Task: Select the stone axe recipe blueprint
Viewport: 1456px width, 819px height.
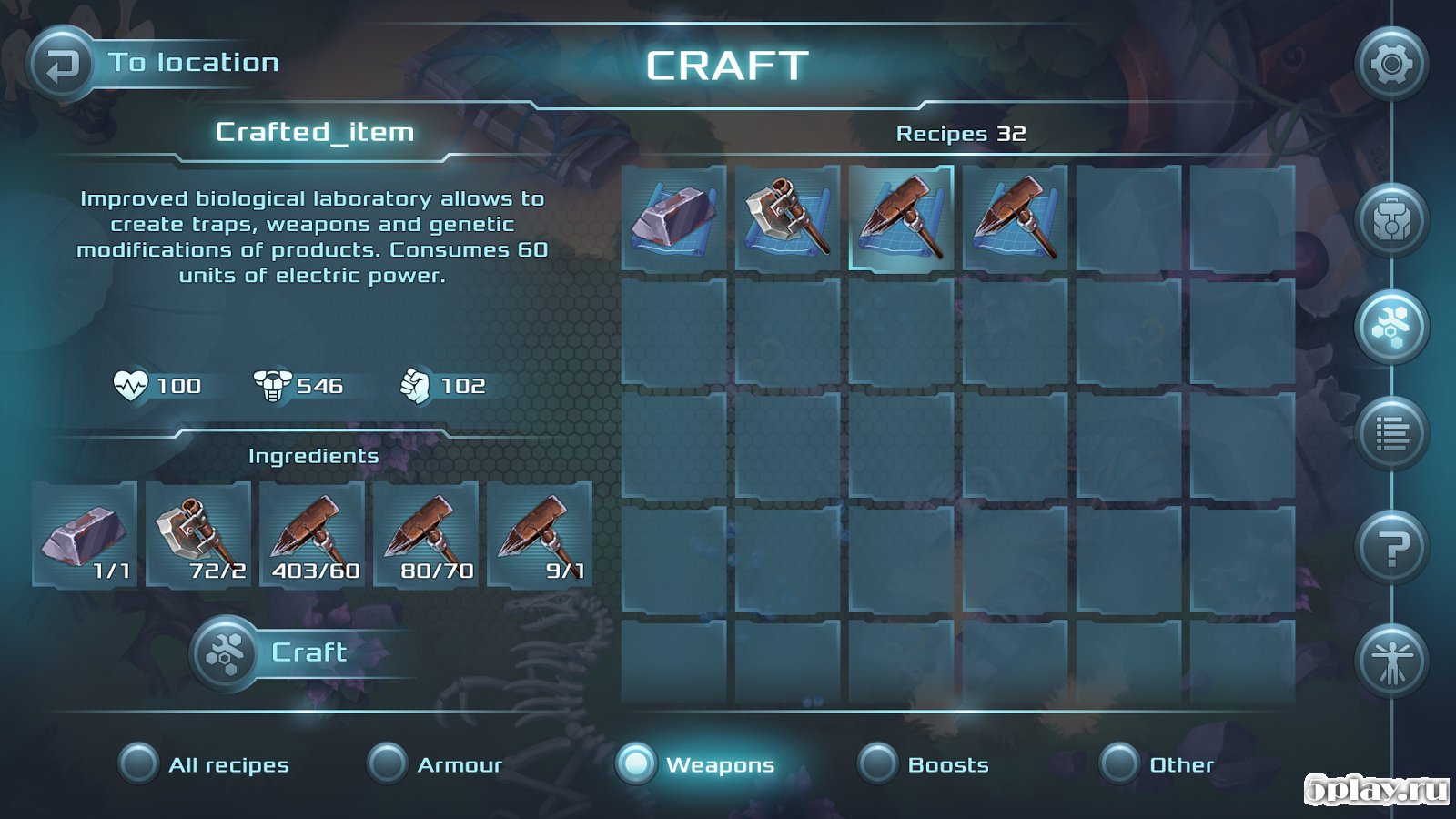Action: point(788,217)
